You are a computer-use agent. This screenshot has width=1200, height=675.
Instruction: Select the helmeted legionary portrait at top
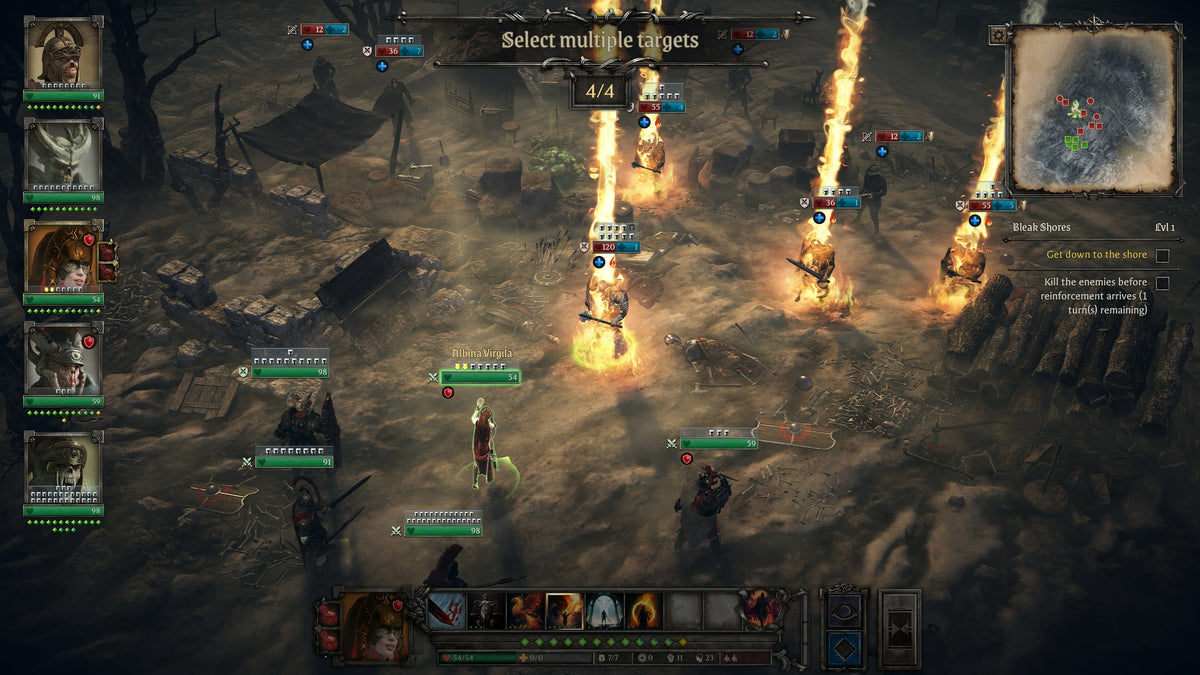[x=63, y=53]
